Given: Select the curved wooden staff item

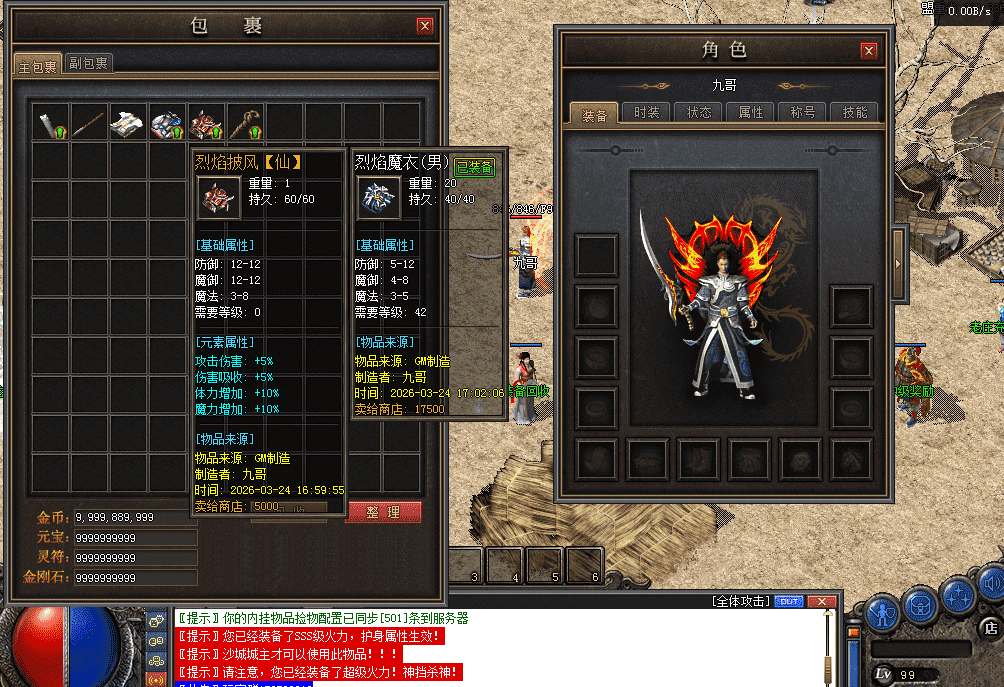Looking at the screenshot, I should point(245,123).
